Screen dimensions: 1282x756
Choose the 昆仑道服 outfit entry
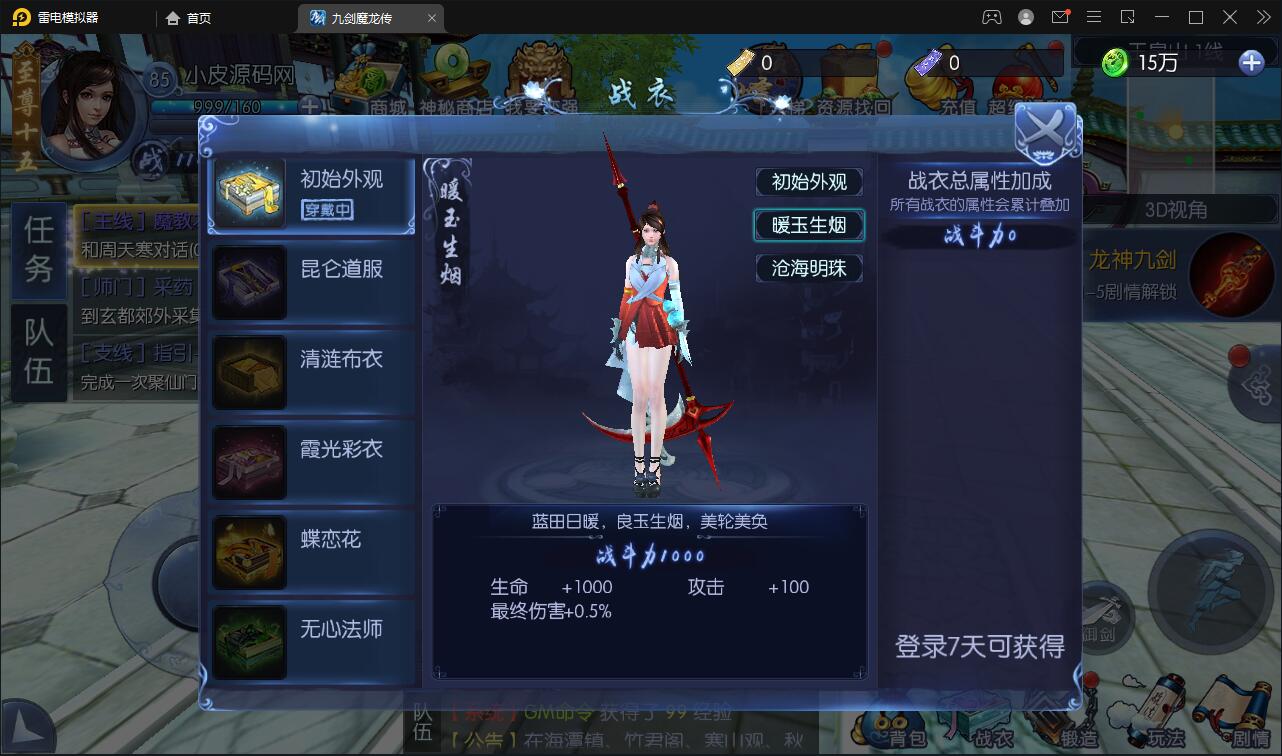click(312, 282)
